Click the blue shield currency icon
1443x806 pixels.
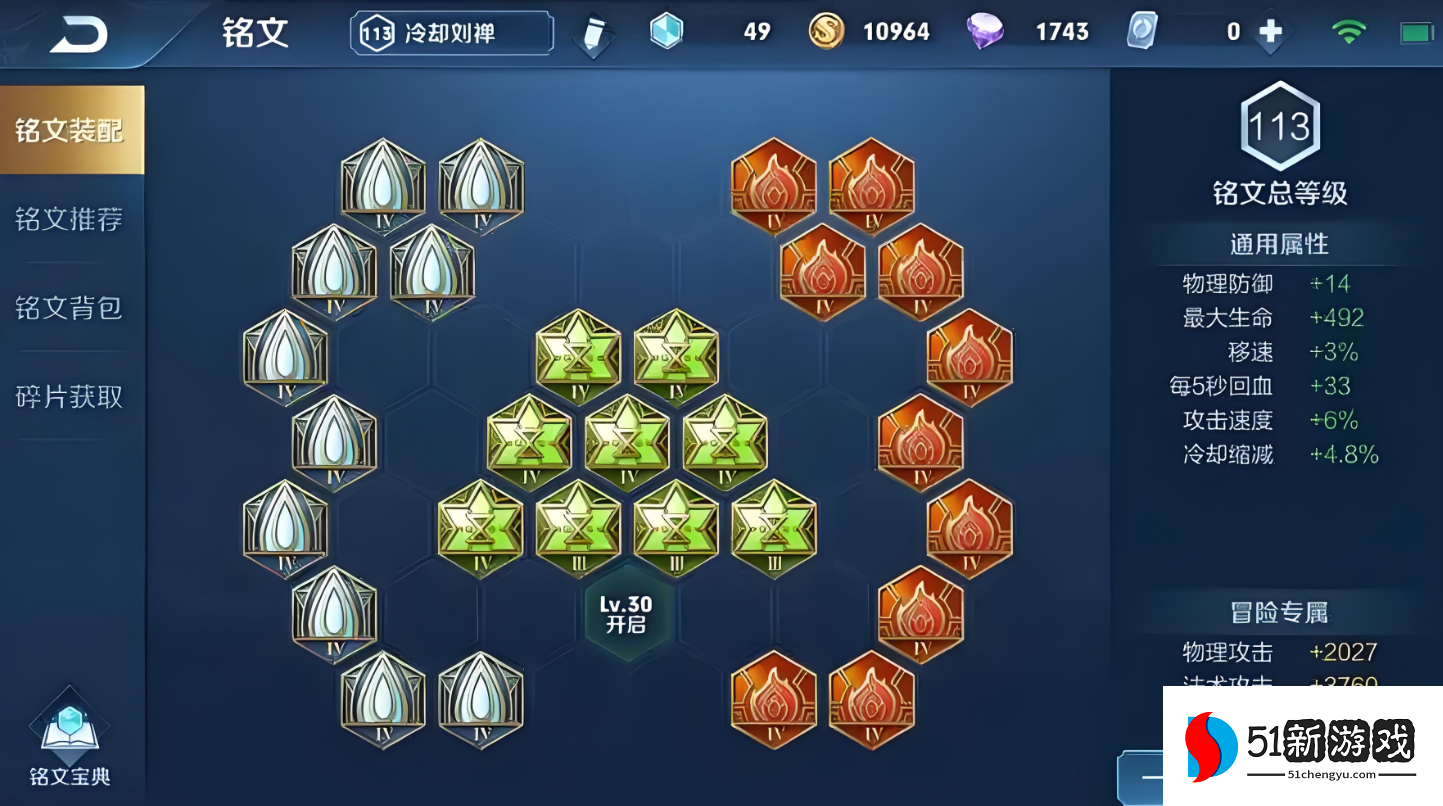coord(667,30)
